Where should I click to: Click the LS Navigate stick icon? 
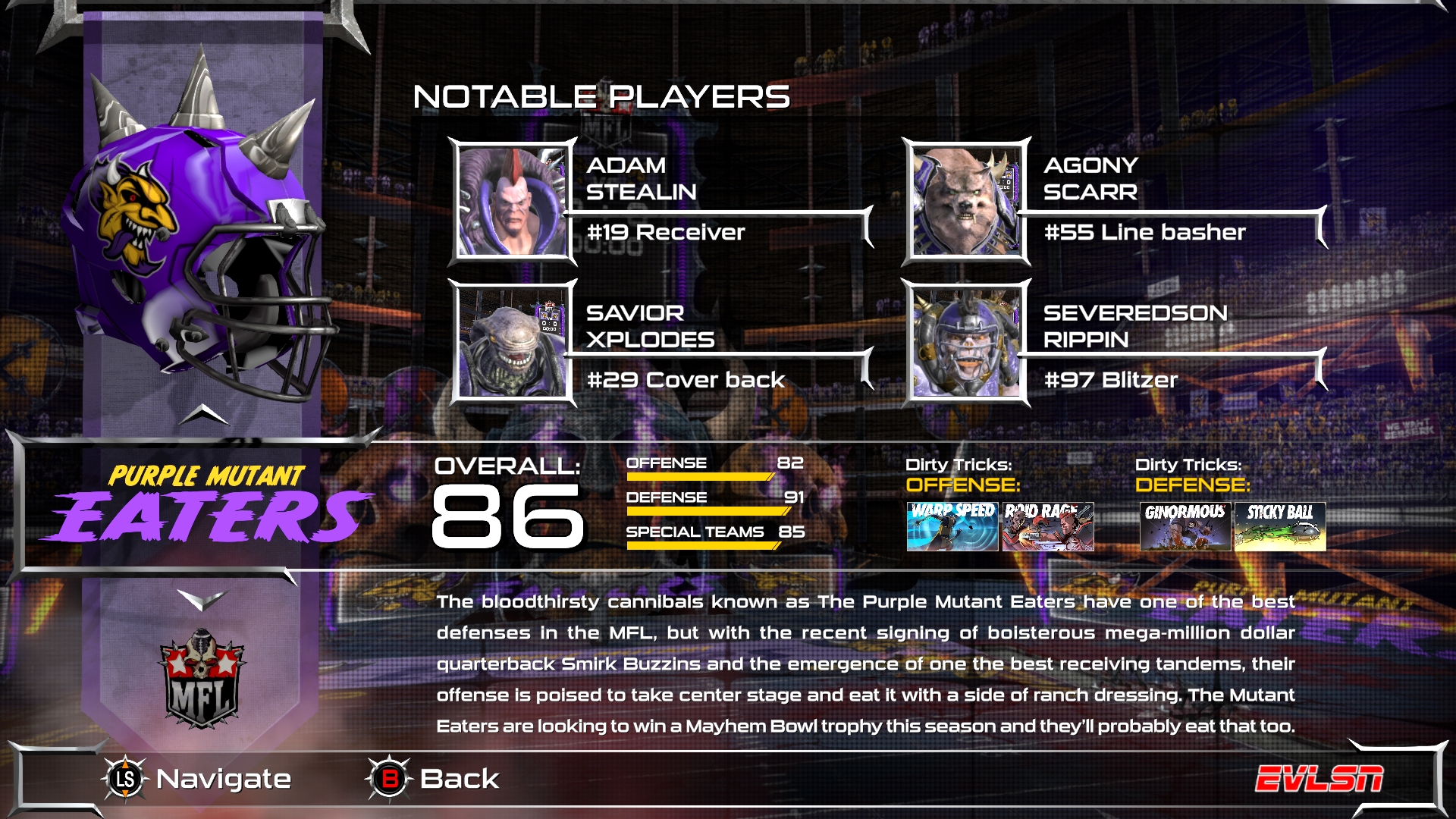pyautogui.click(x=124, y=778)
